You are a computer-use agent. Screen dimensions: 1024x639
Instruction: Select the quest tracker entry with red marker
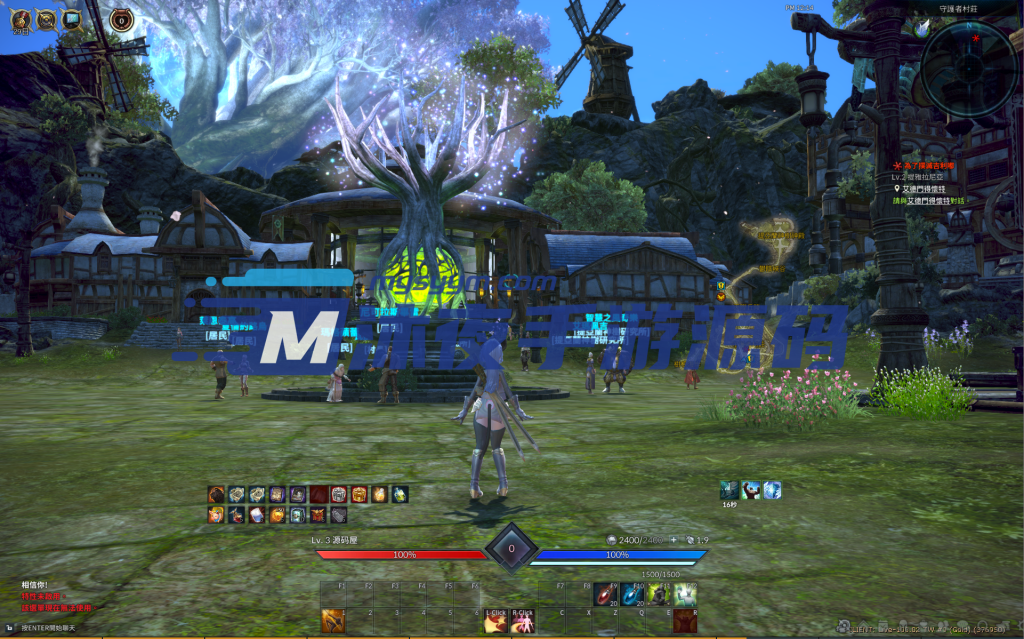click(928, 166)
